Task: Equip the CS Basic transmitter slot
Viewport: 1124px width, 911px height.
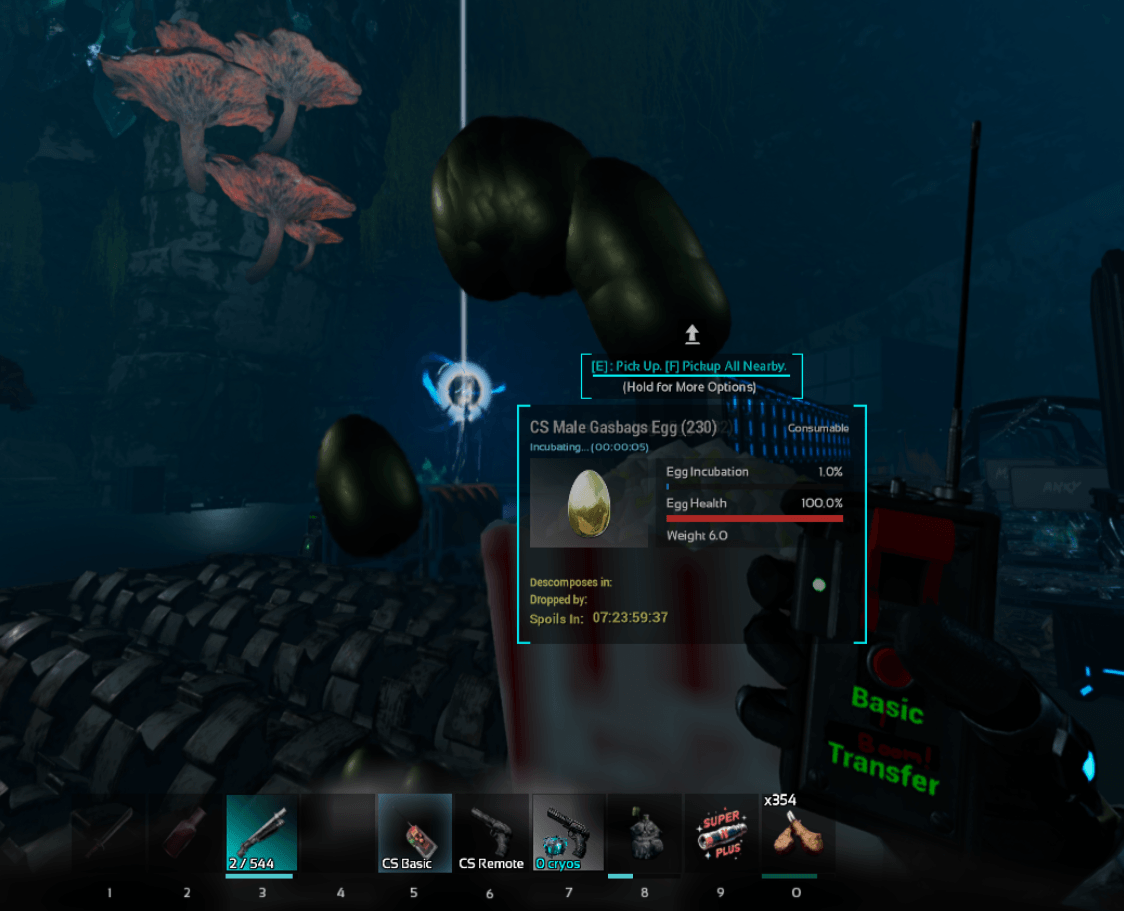Action: (413, 832)
